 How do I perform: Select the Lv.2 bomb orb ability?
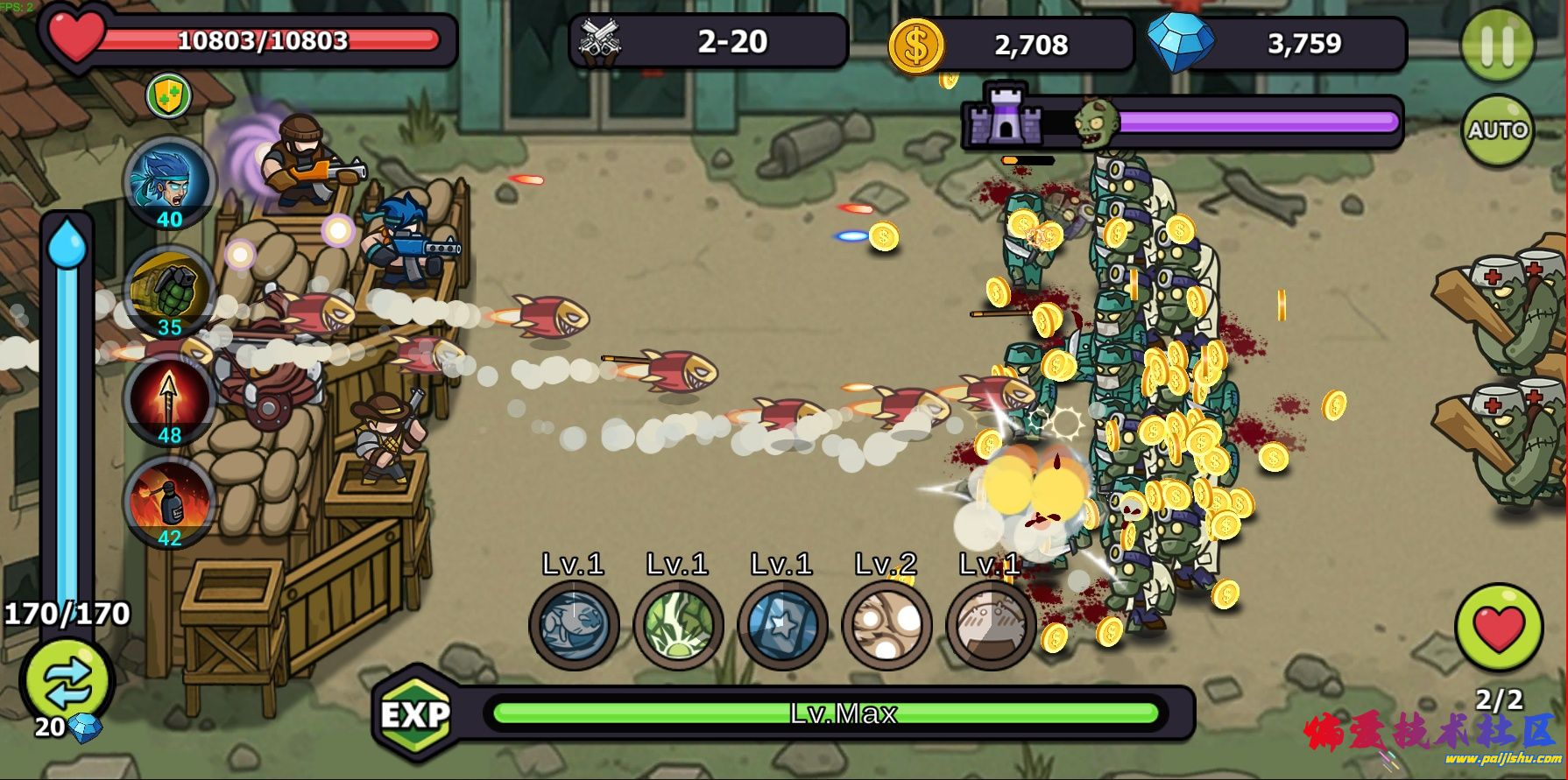(886, 624)
